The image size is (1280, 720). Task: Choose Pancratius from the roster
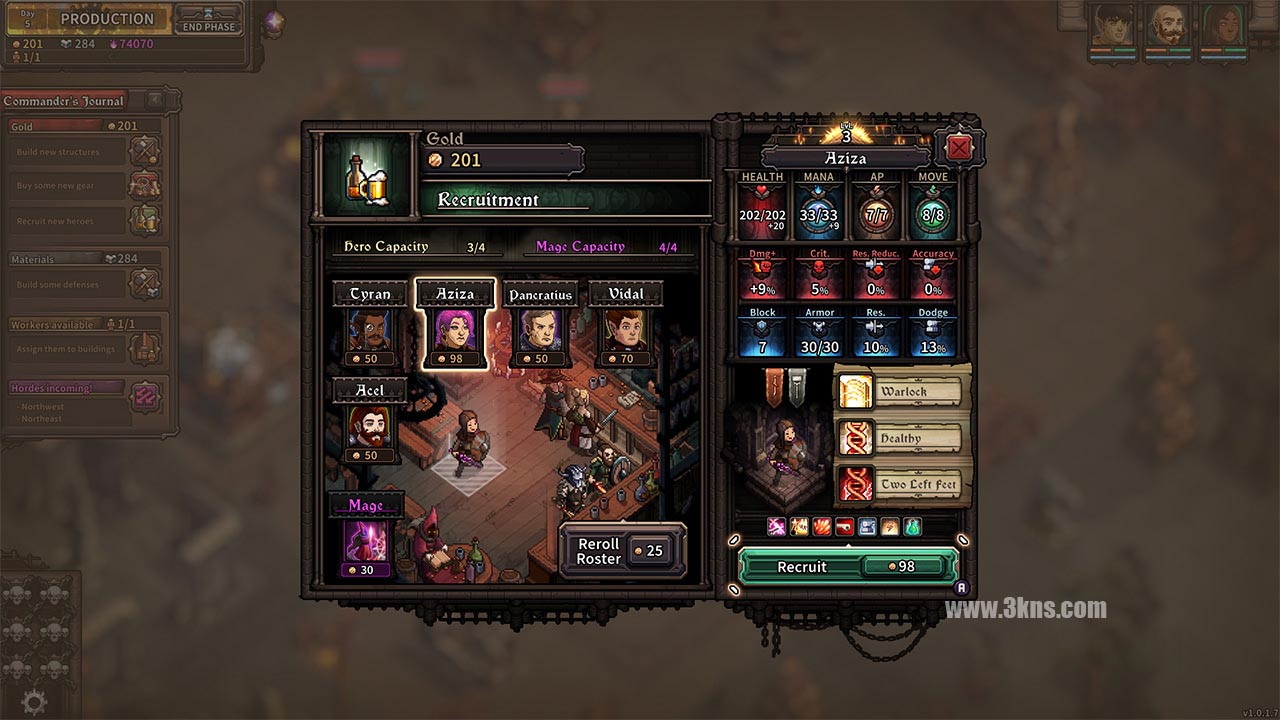click(540, 331)
